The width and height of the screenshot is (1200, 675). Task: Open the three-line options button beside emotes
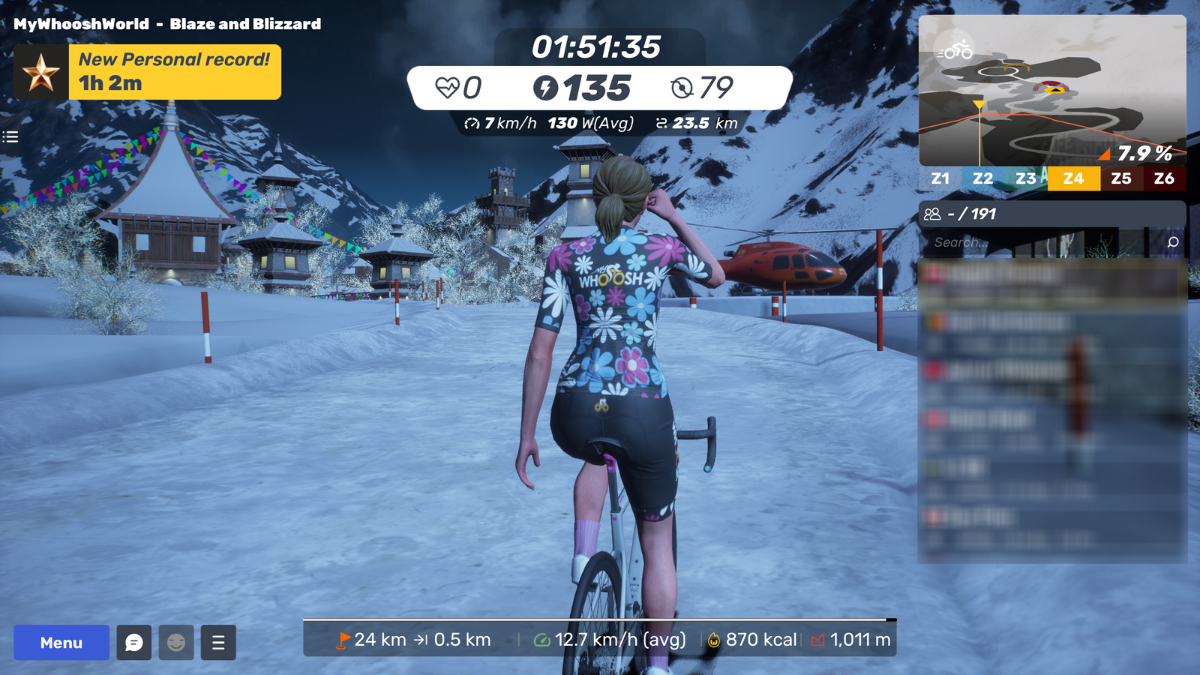point(218,643)
